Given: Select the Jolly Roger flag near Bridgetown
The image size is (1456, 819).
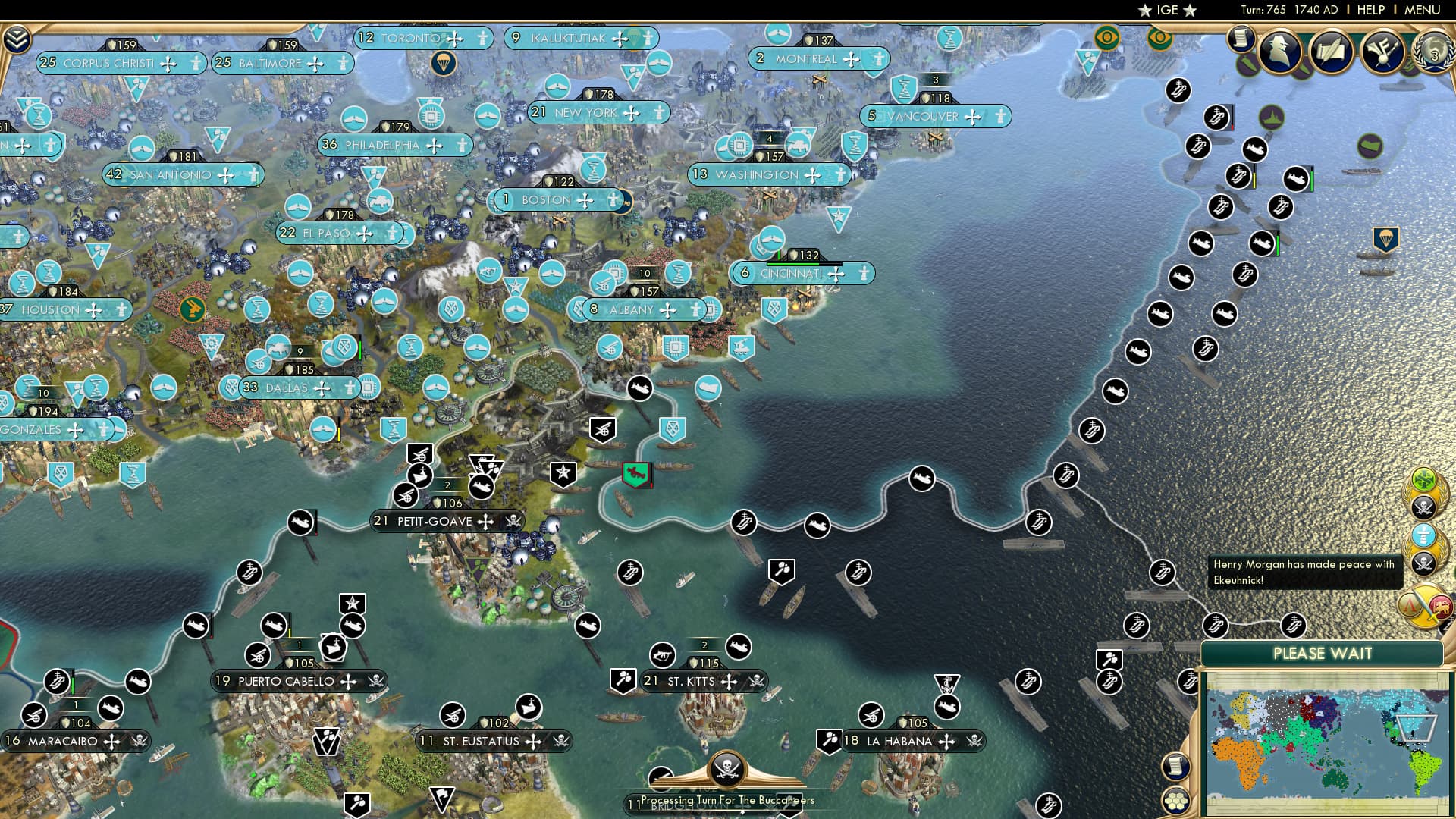Looking at the screenshot, I should tap(728, 769).
